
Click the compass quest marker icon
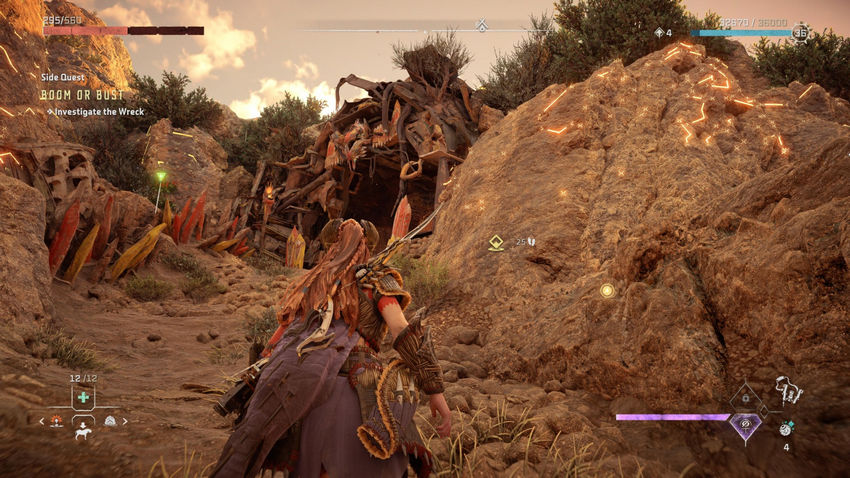[481, 25]
